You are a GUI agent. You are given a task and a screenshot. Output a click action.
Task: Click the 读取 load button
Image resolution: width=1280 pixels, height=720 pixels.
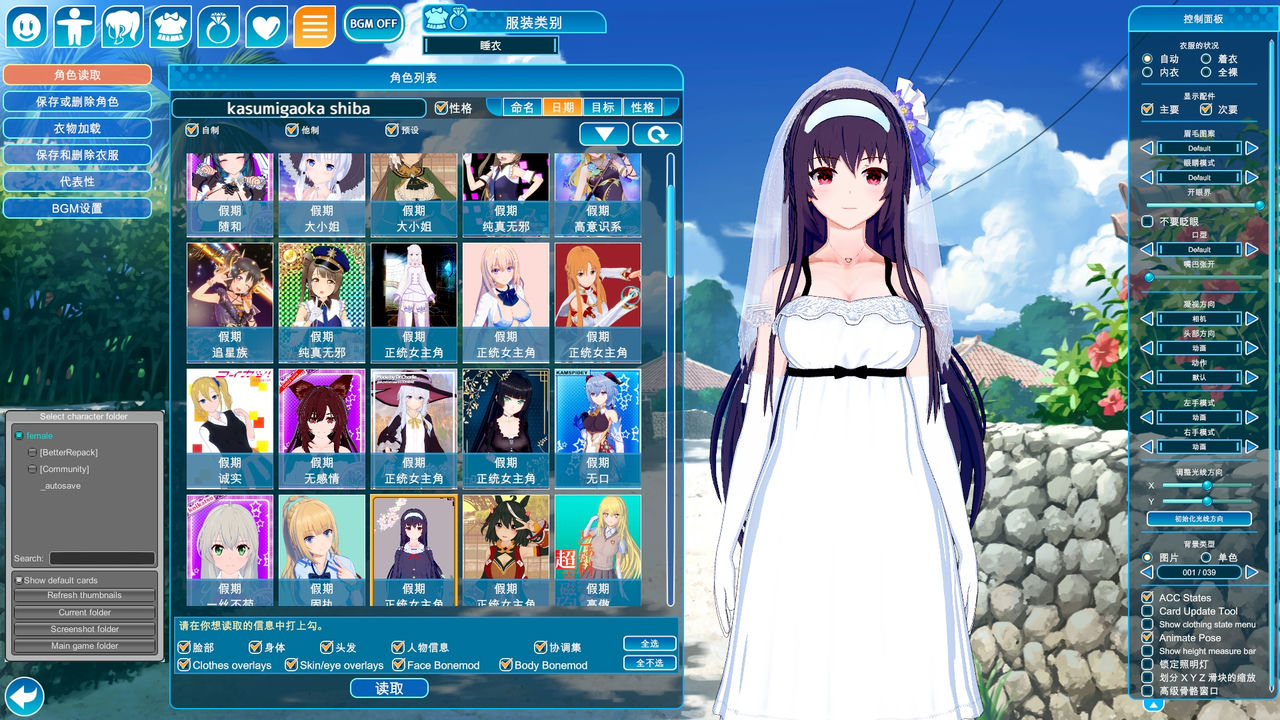click(389, 688)
